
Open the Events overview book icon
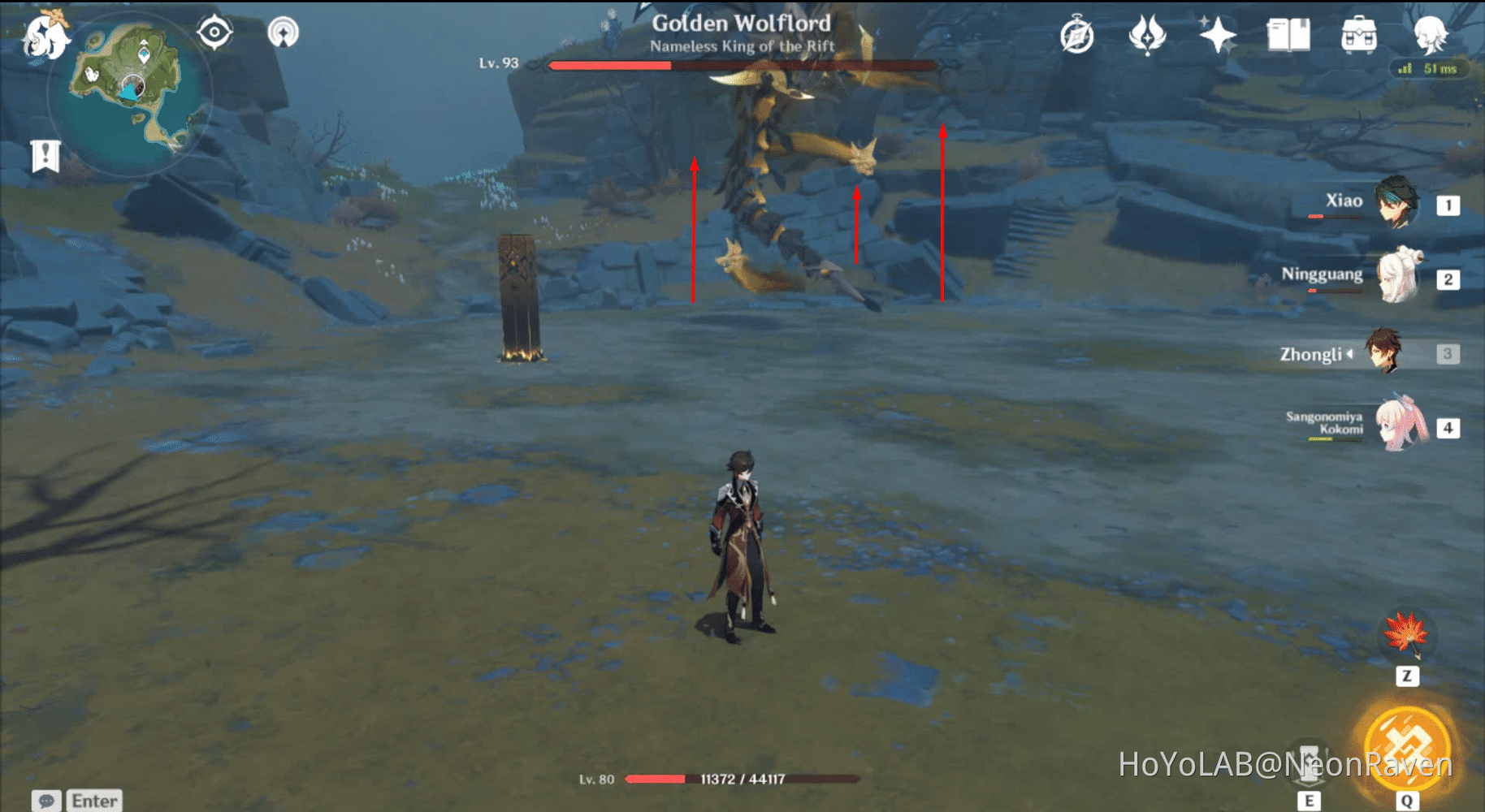(1289, 33)
